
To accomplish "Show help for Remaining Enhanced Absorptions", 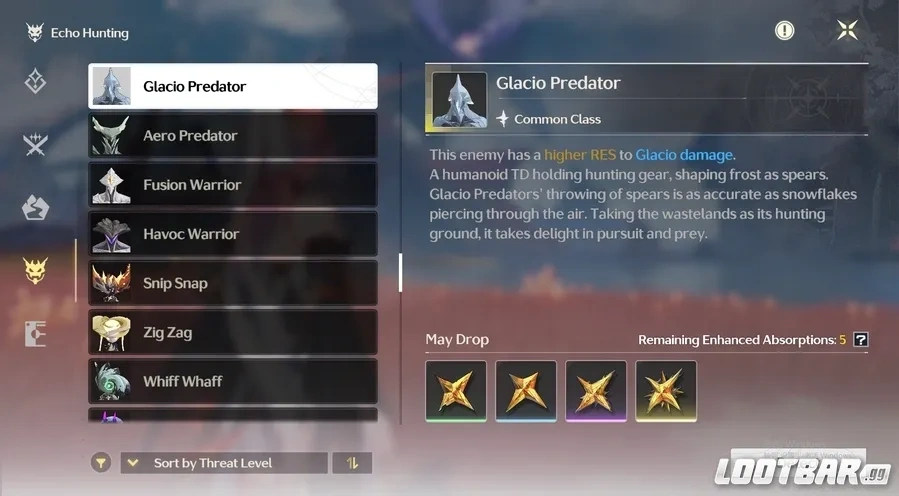I will pos(861,340).
